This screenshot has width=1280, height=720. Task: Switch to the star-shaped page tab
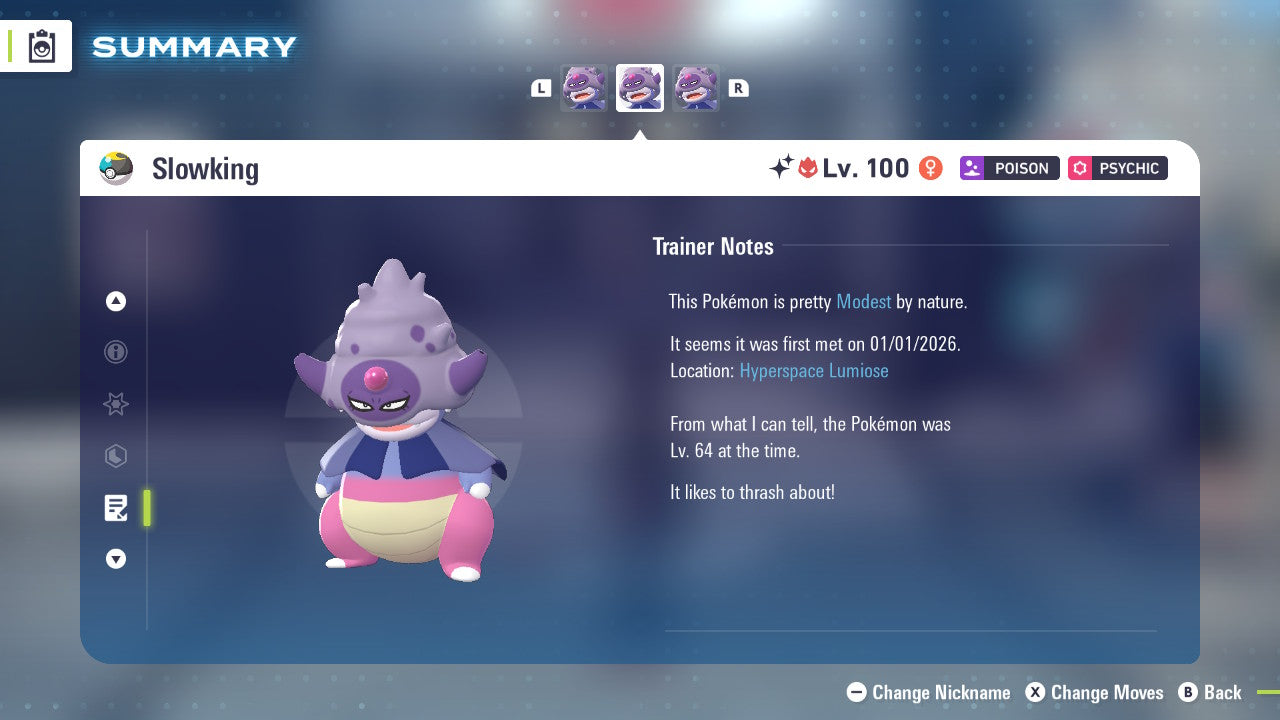pyautogui.click(x=116, y=404)
